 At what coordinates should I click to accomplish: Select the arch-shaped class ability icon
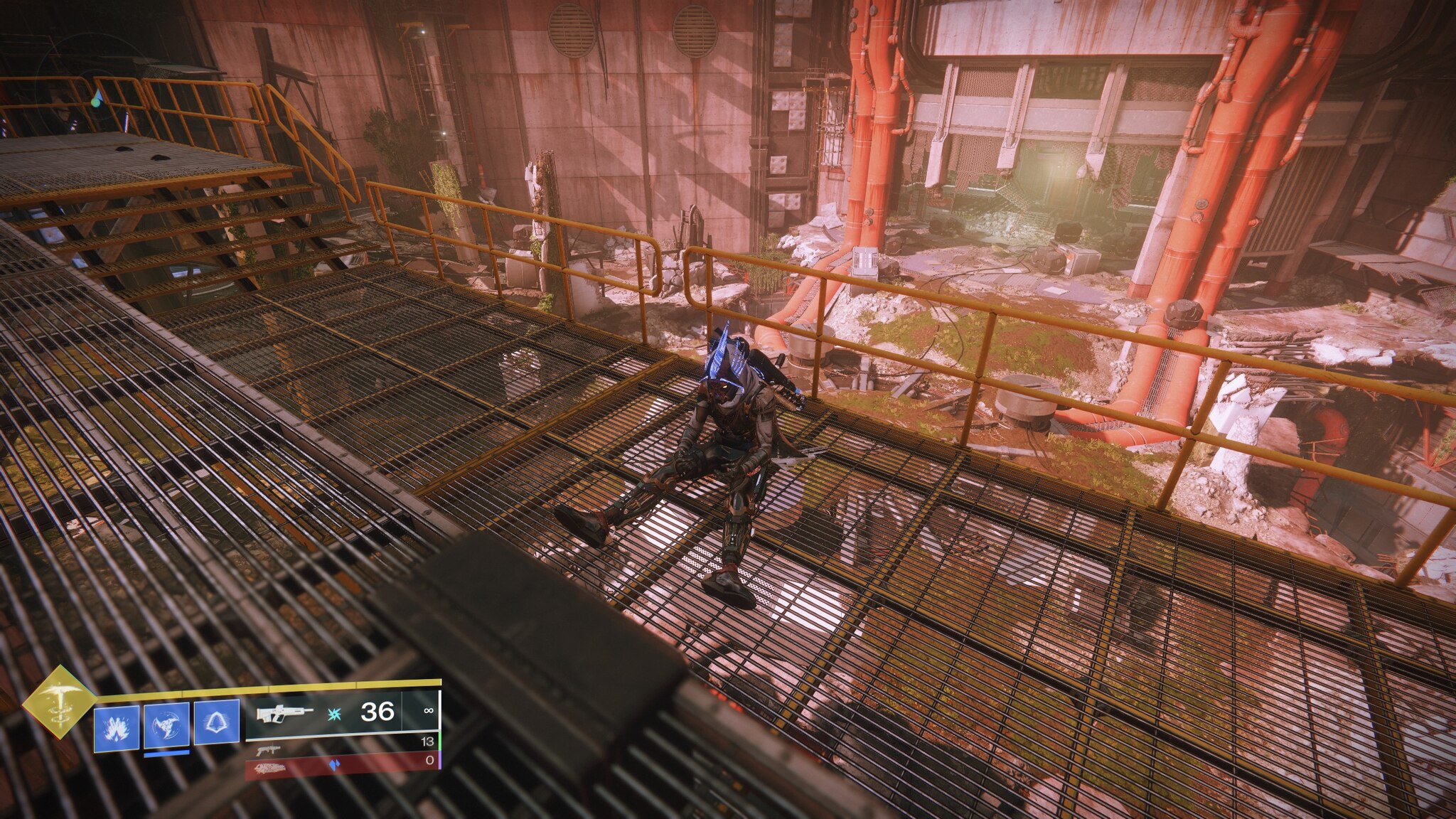tap(216, 724)
